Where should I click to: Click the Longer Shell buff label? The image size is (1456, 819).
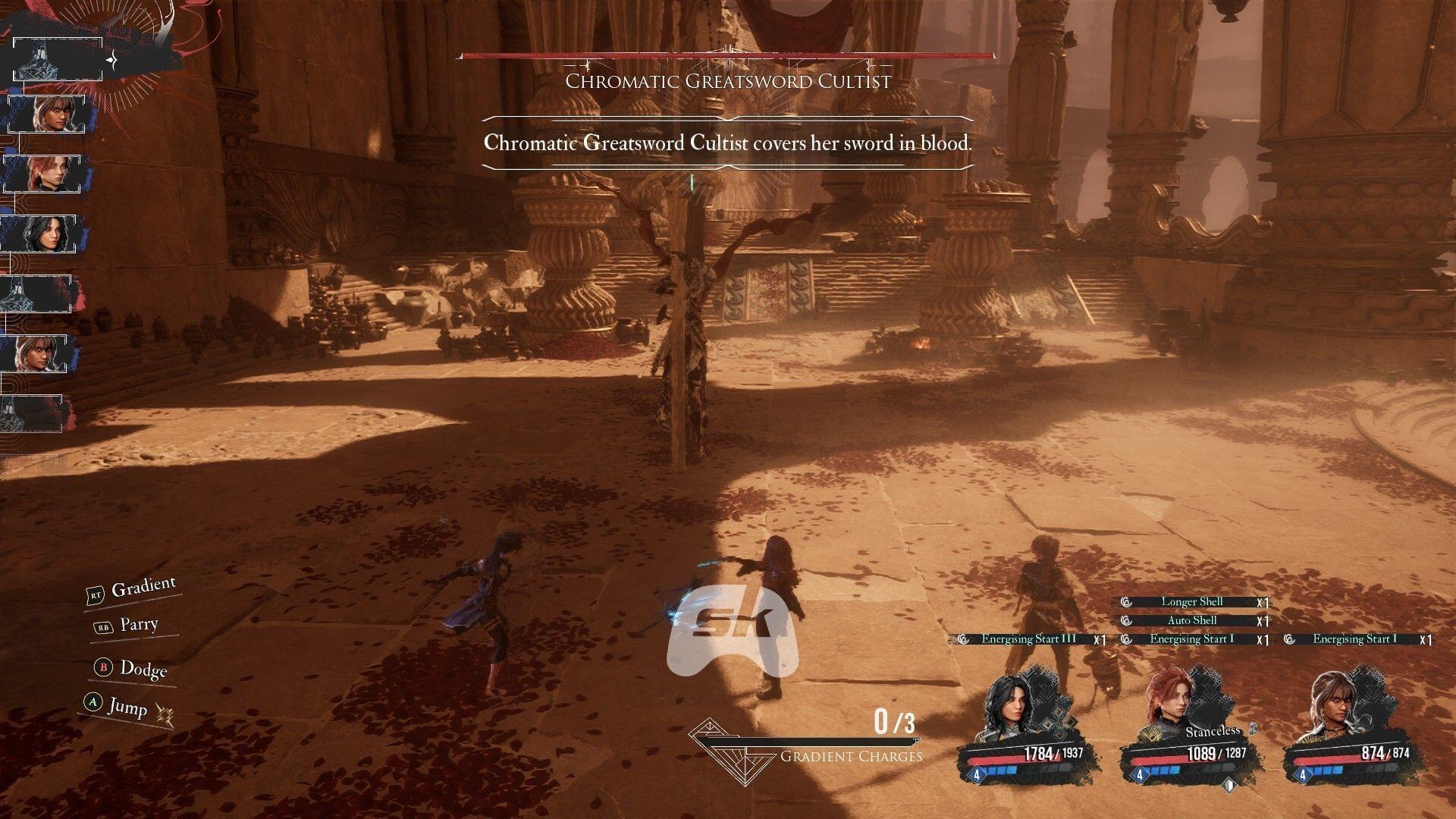[1192, 601]
